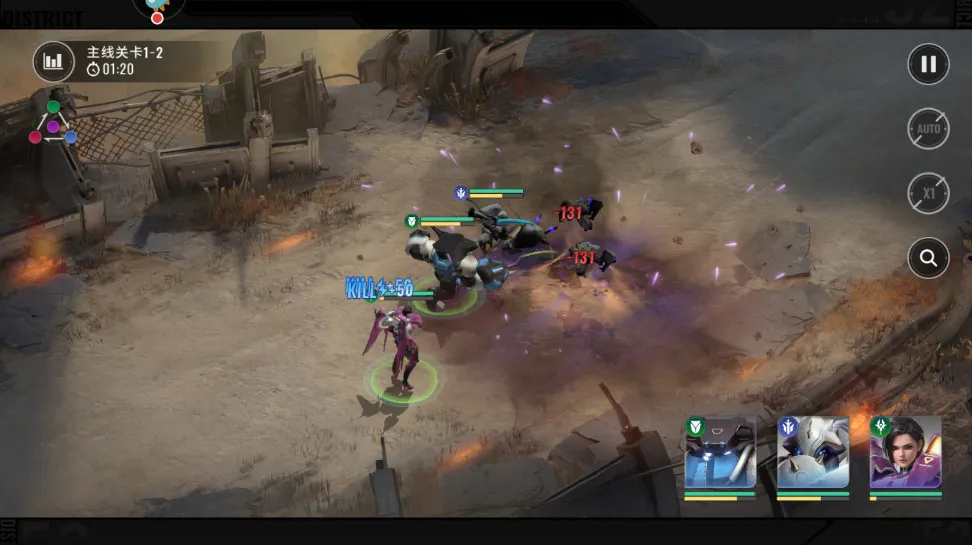Select the white mech unit portrait
The image size is (972, 545).
click(x=813, y=455)
